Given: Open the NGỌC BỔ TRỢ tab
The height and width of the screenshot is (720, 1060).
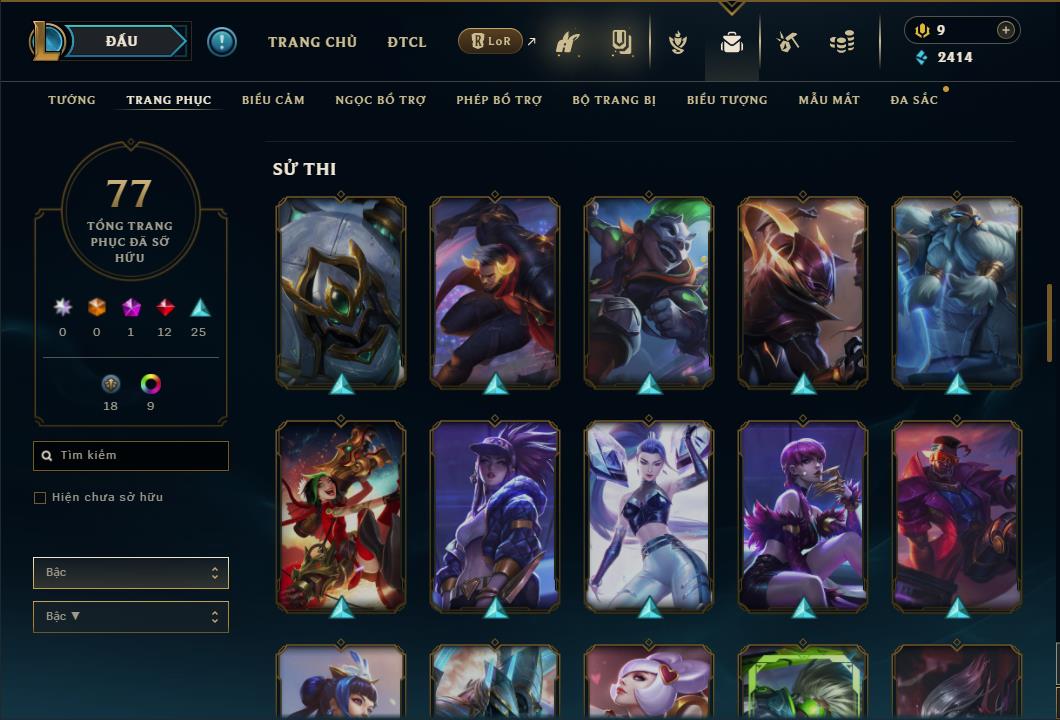Looking at the screenshot, I should pos(380,100).
